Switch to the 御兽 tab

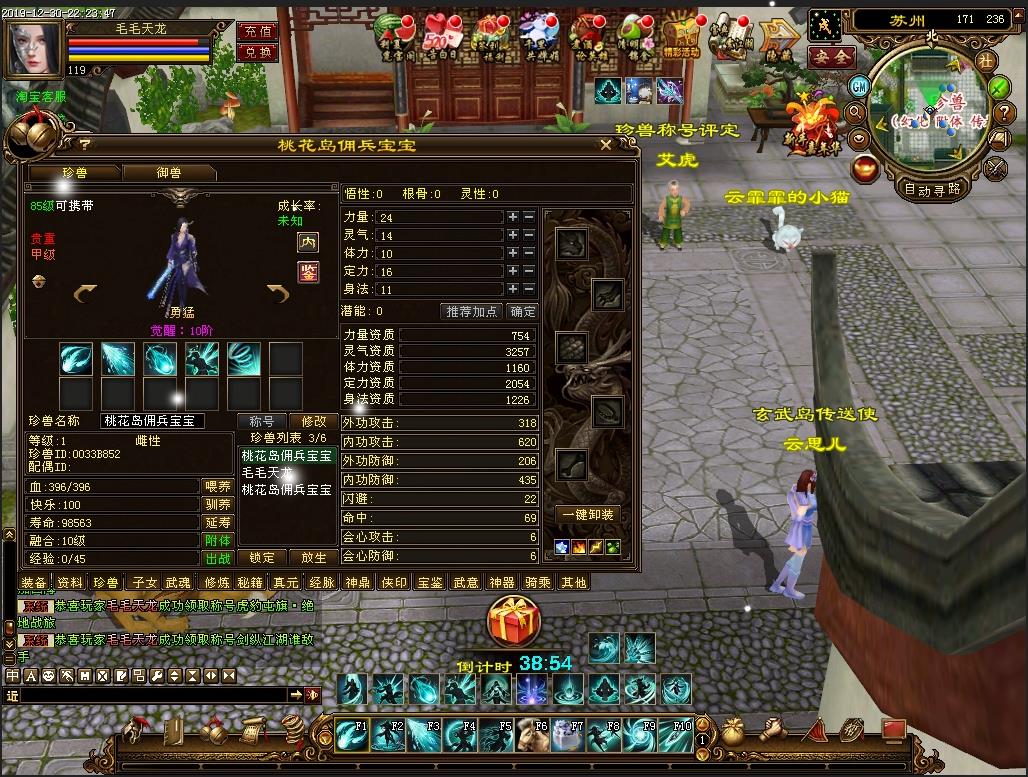(x=168, y=173)
